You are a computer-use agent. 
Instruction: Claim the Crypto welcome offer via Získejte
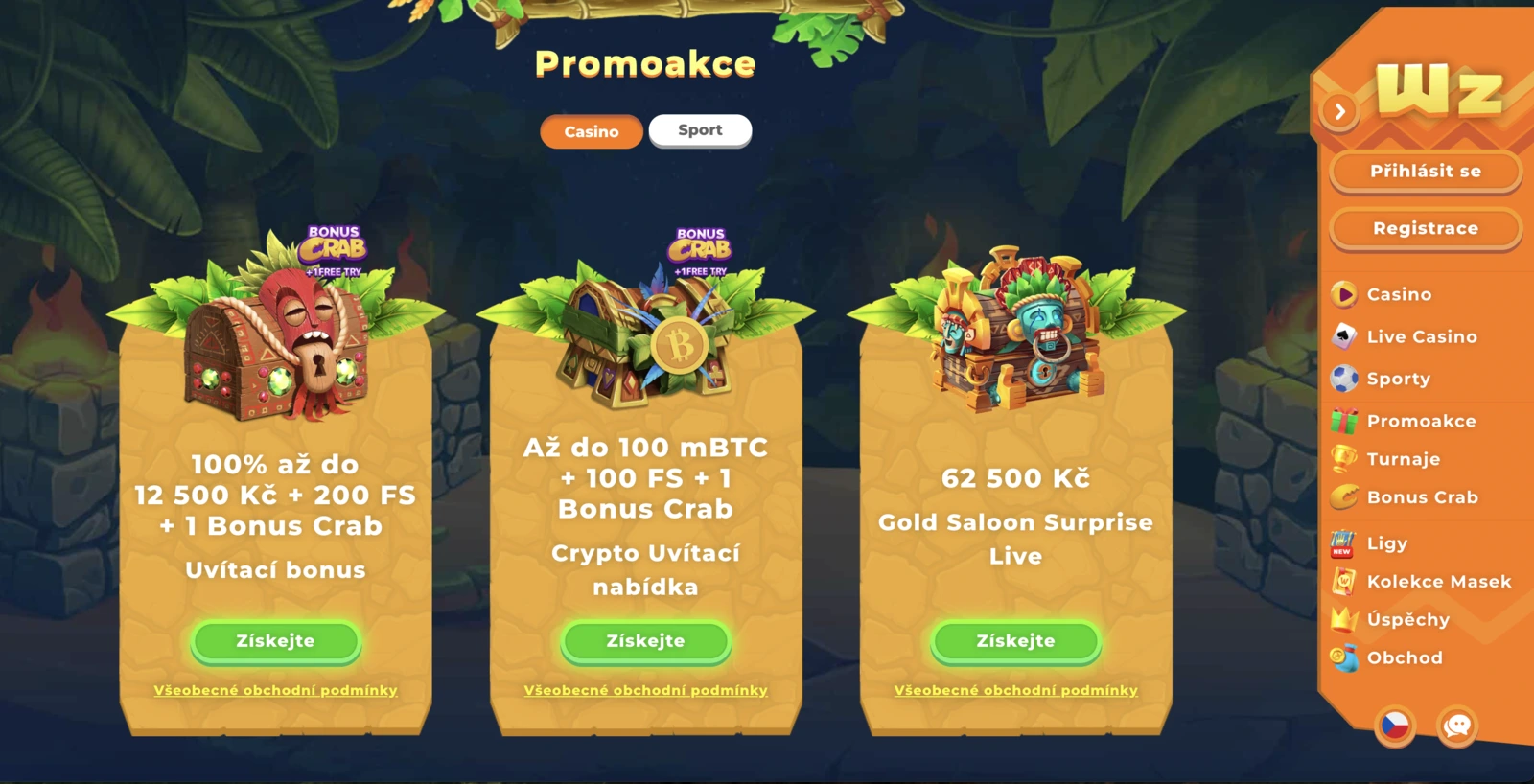pyautogui.click(x=645, y=640)
